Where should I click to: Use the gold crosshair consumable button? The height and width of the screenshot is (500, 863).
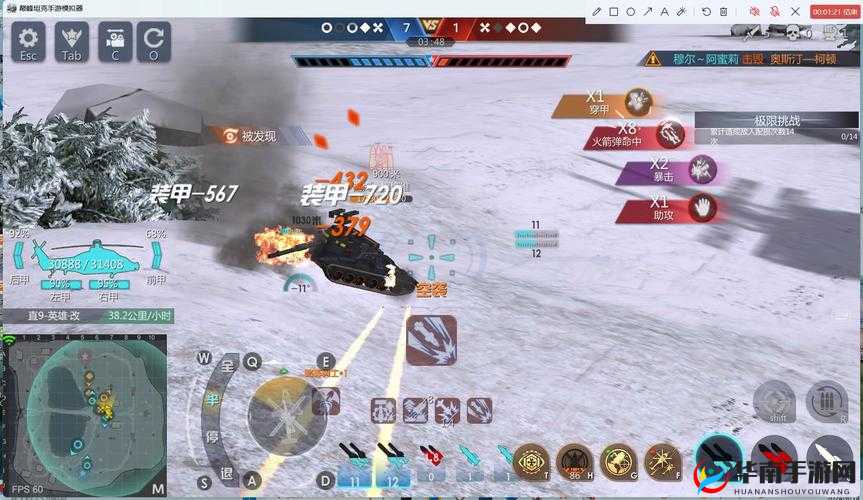point(531,462)
